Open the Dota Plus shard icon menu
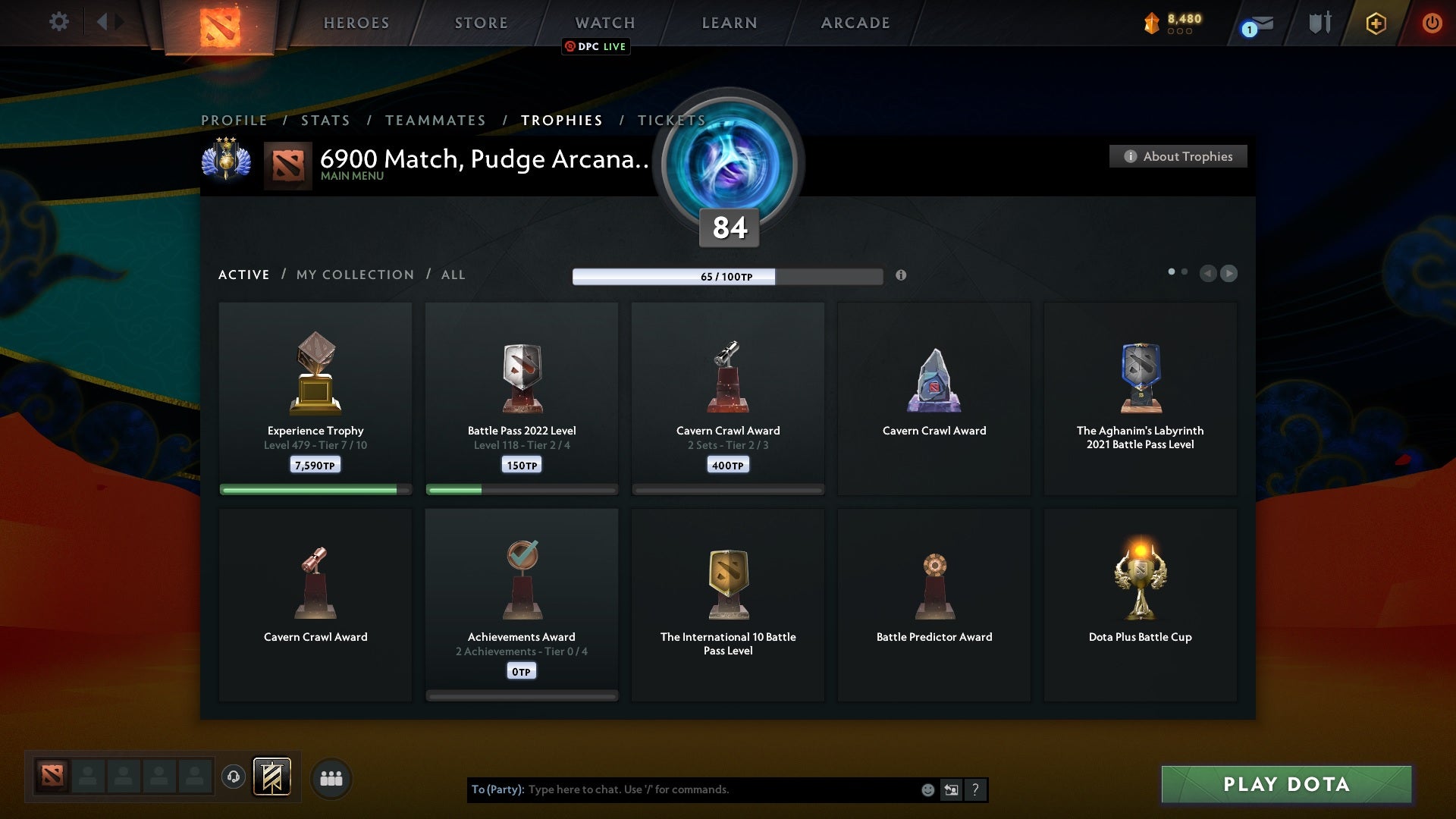1456x819 pixels. click(1152, 24)
